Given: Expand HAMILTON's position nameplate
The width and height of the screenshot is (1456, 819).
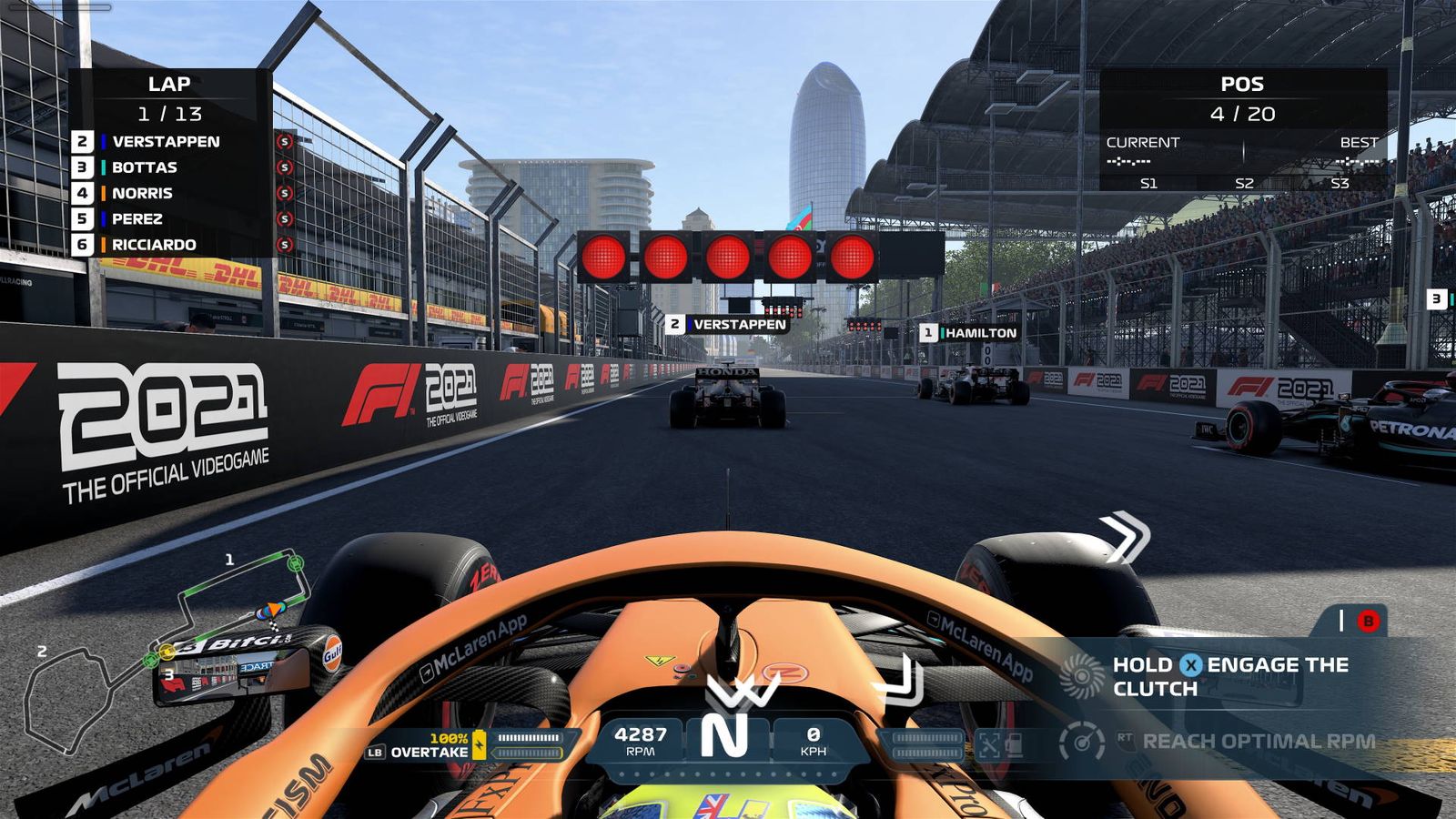Looking at the screenshot, I should pyautogui.click(x=970, y=334).
